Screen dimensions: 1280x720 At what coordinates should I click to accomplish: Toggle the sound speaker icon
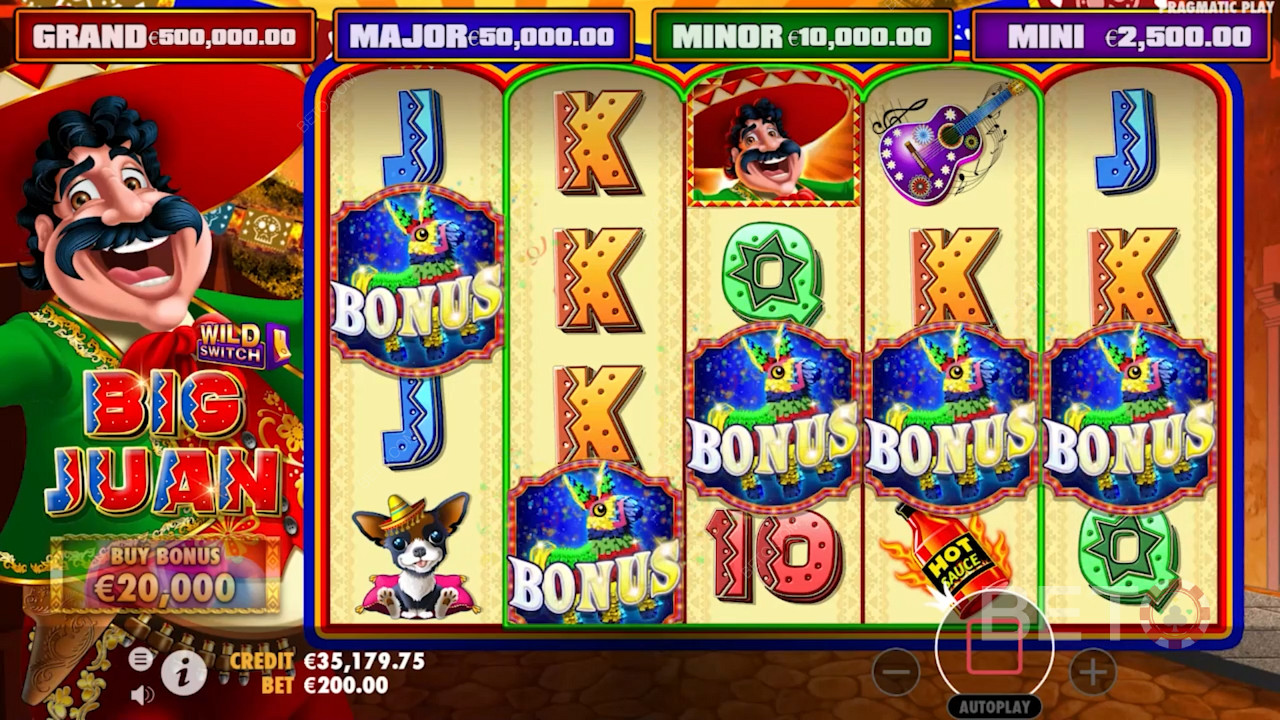click(x=142, y=693)
